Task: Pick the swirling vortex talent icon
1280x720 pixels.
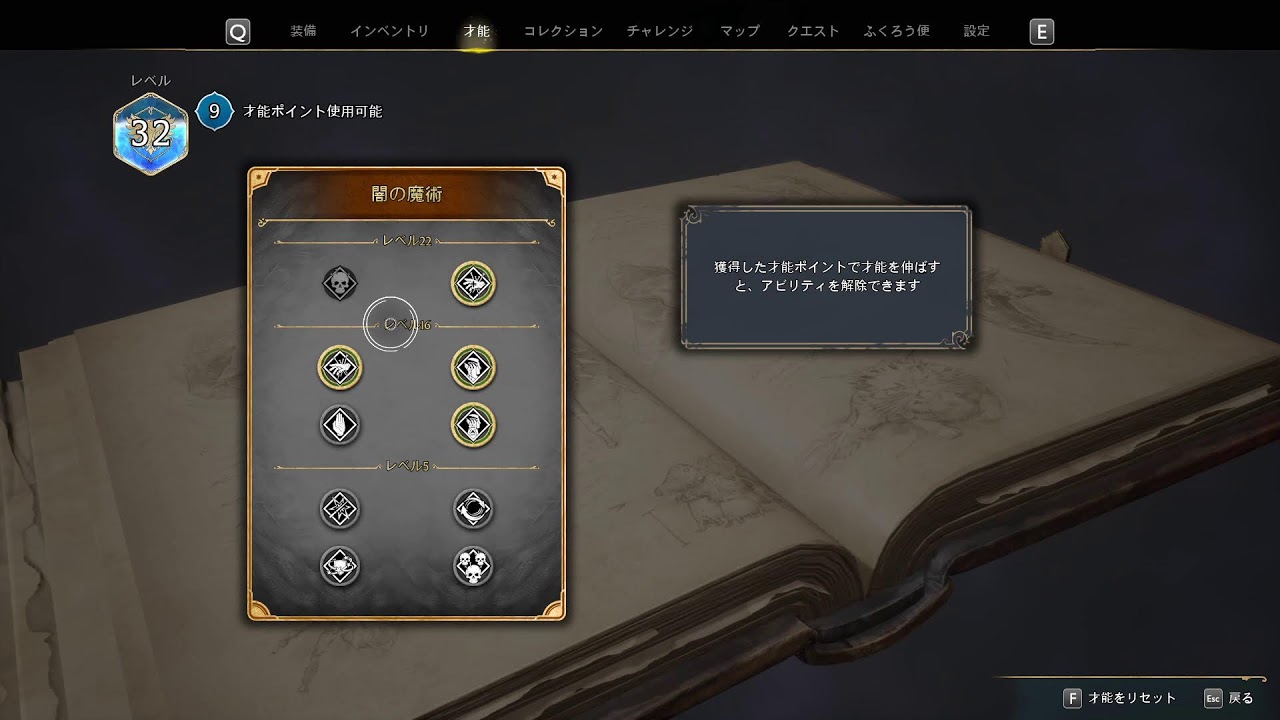Action: [x=473, y=509]
